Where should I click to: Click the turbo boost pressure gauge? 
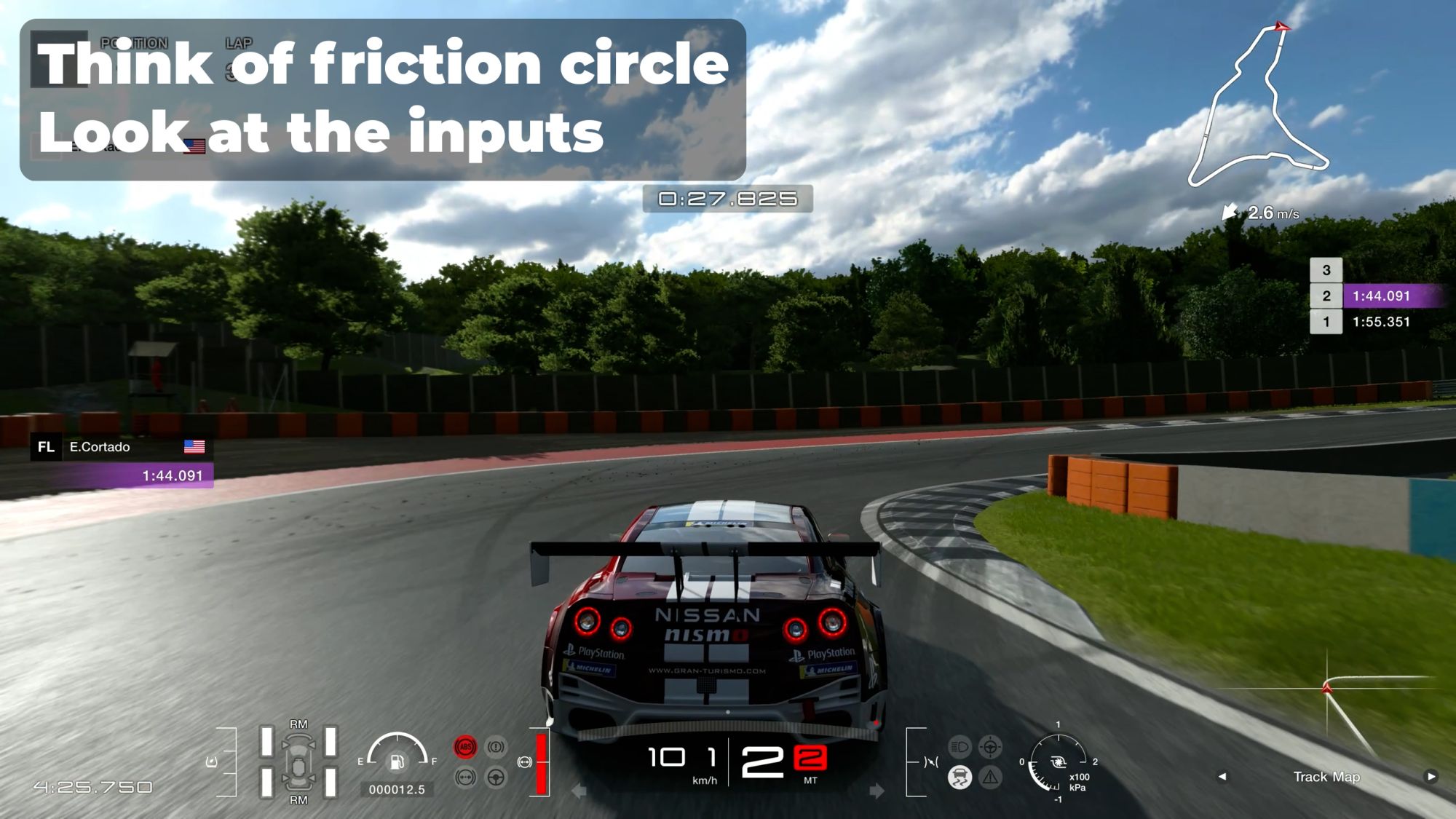[x=1058, y=763]
